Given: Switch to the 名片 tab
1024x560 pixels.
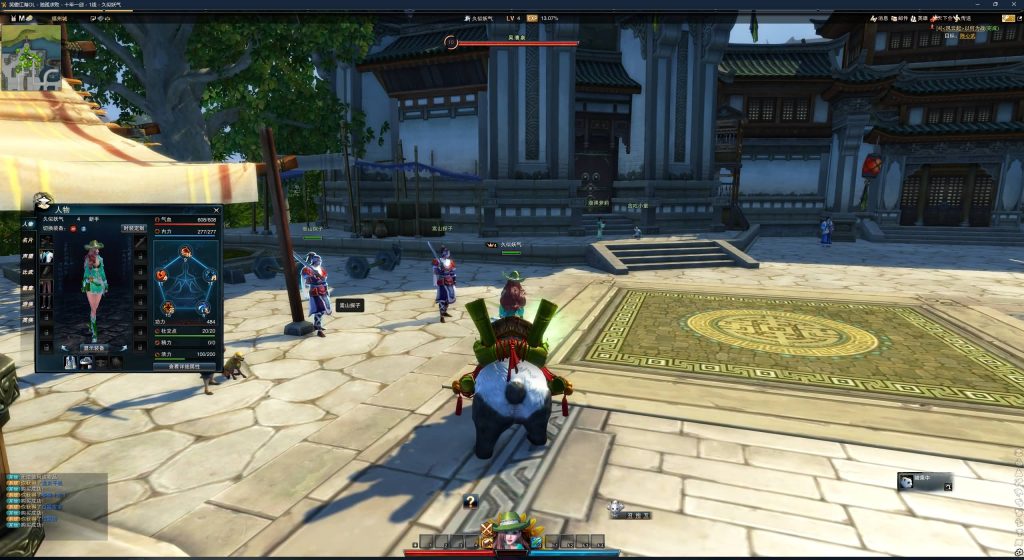Looking at the screenshot, I should 28,241.
